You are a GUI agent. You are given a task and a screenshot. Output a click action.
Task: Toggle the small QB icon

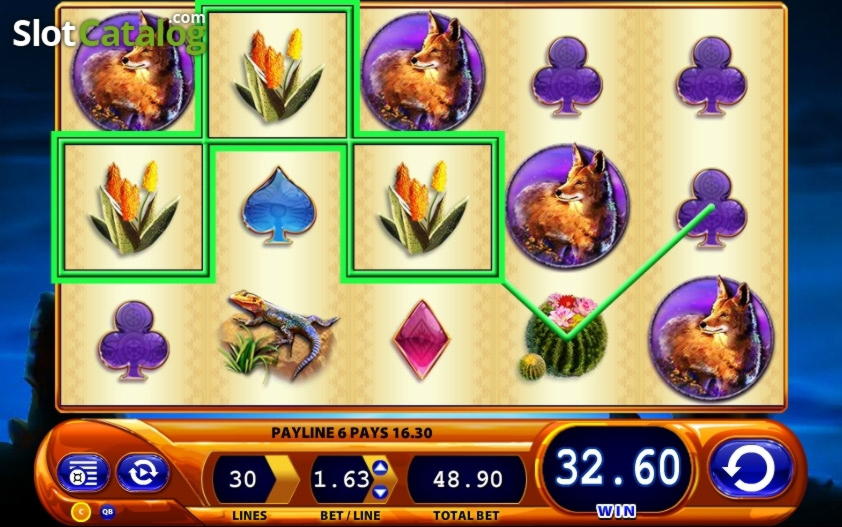coord(107,510)
